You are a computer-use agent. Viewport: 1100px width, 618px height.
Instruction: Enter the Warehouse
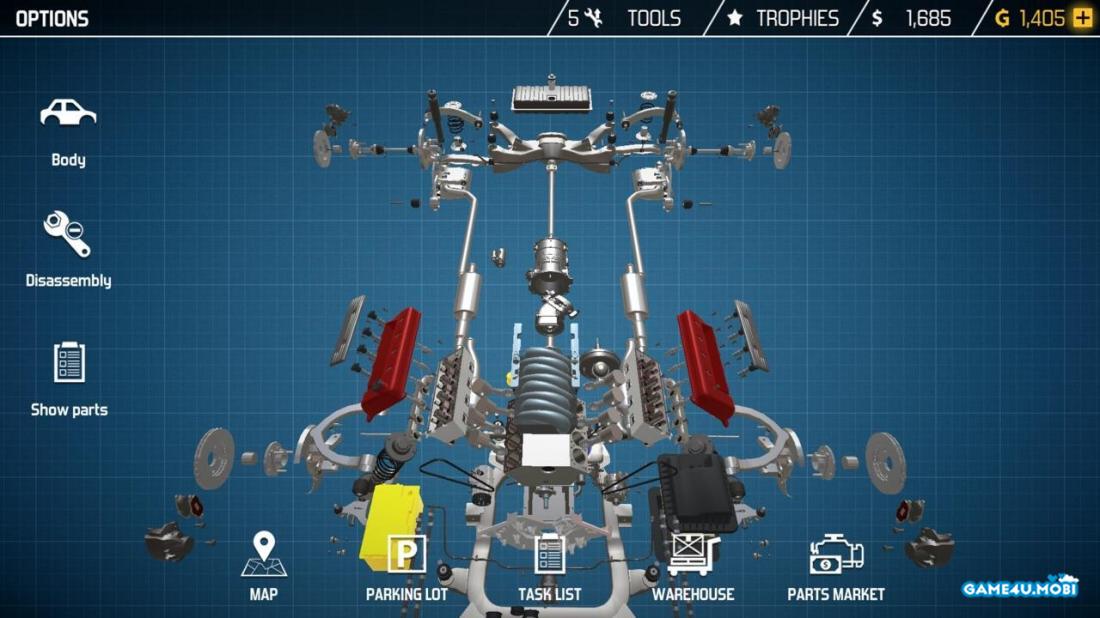click(693, 566)
